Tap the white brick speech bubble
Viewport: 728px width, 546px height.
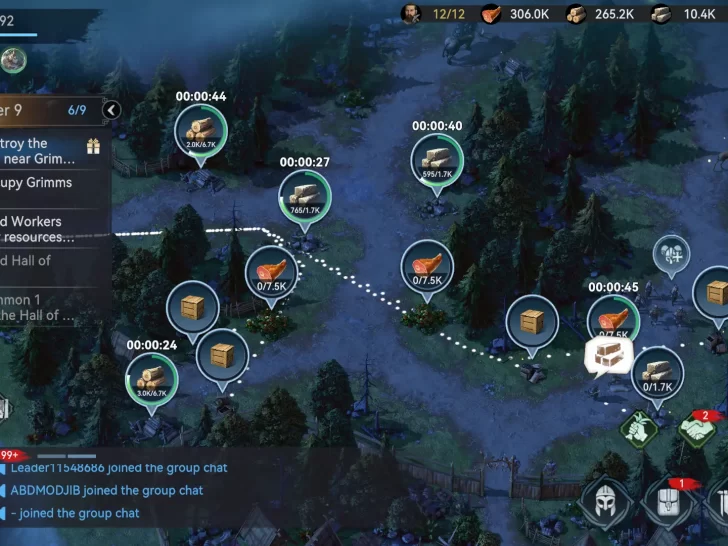click(x=606, y=355)
